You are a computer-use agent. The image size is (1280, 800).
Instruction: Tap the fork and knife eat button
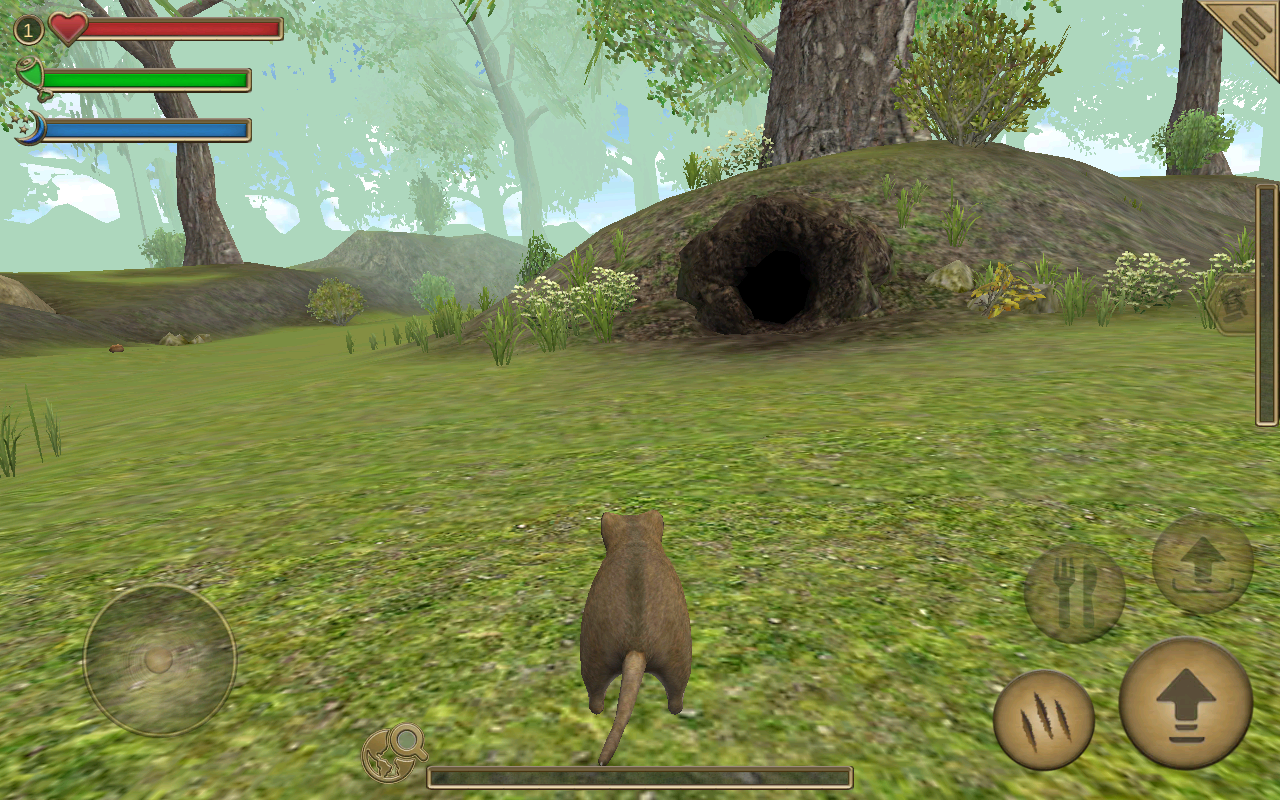click(1074, 594)
